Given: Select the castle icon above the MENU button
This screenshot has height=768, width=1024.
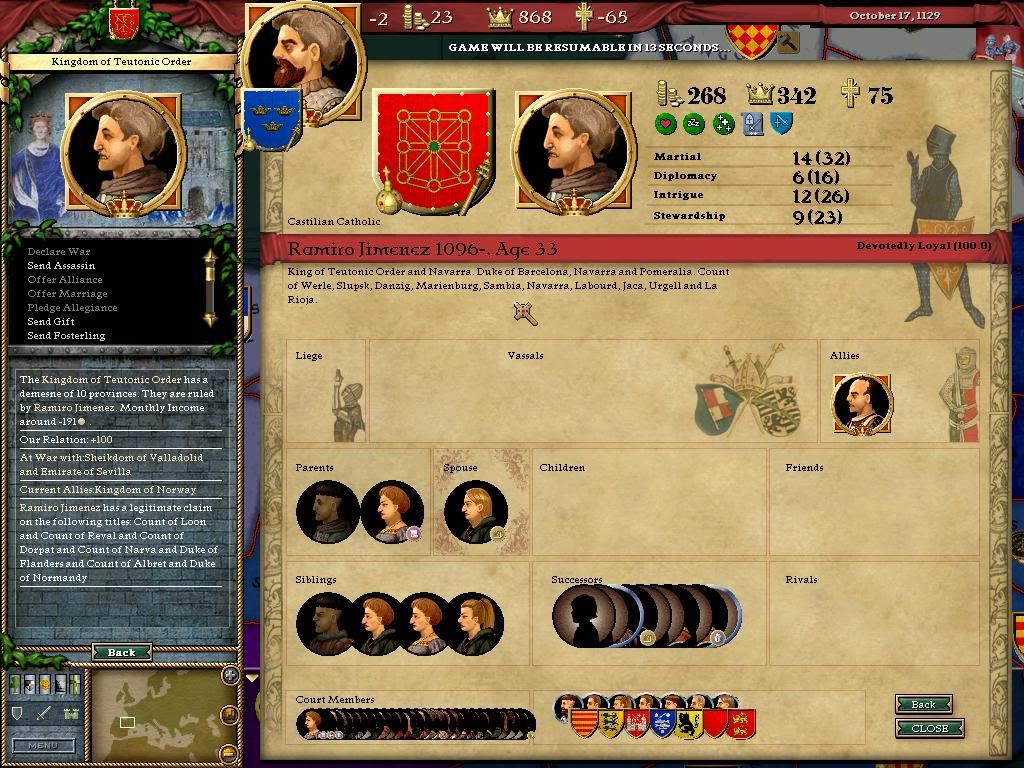Looking at the screenshot, I should (70, 713).
